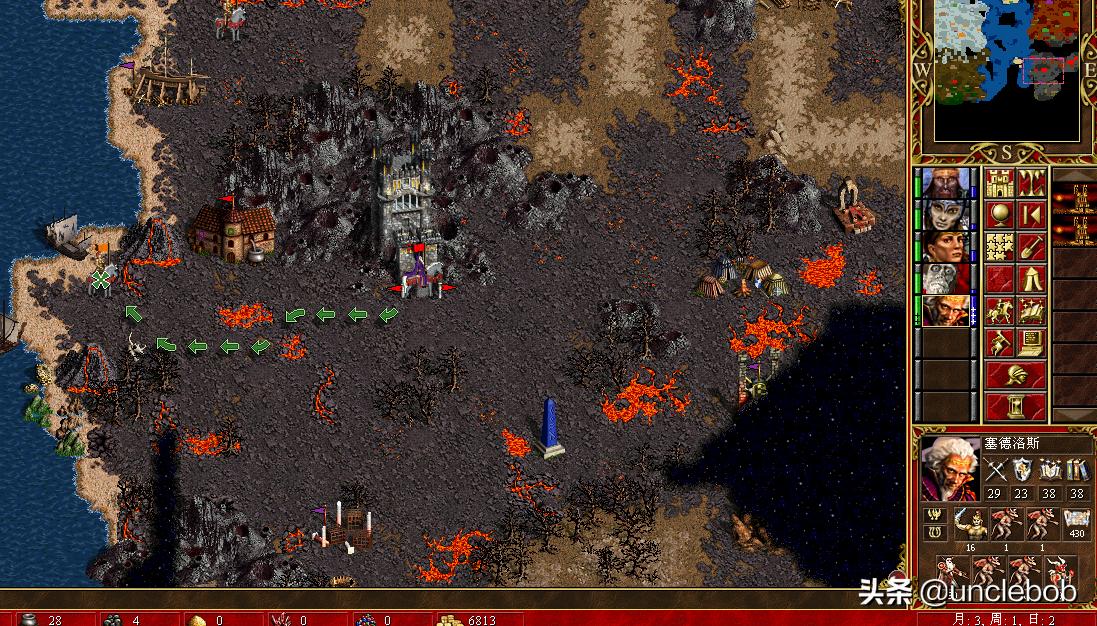Open the globe view world button

[x=1000, y=214]
